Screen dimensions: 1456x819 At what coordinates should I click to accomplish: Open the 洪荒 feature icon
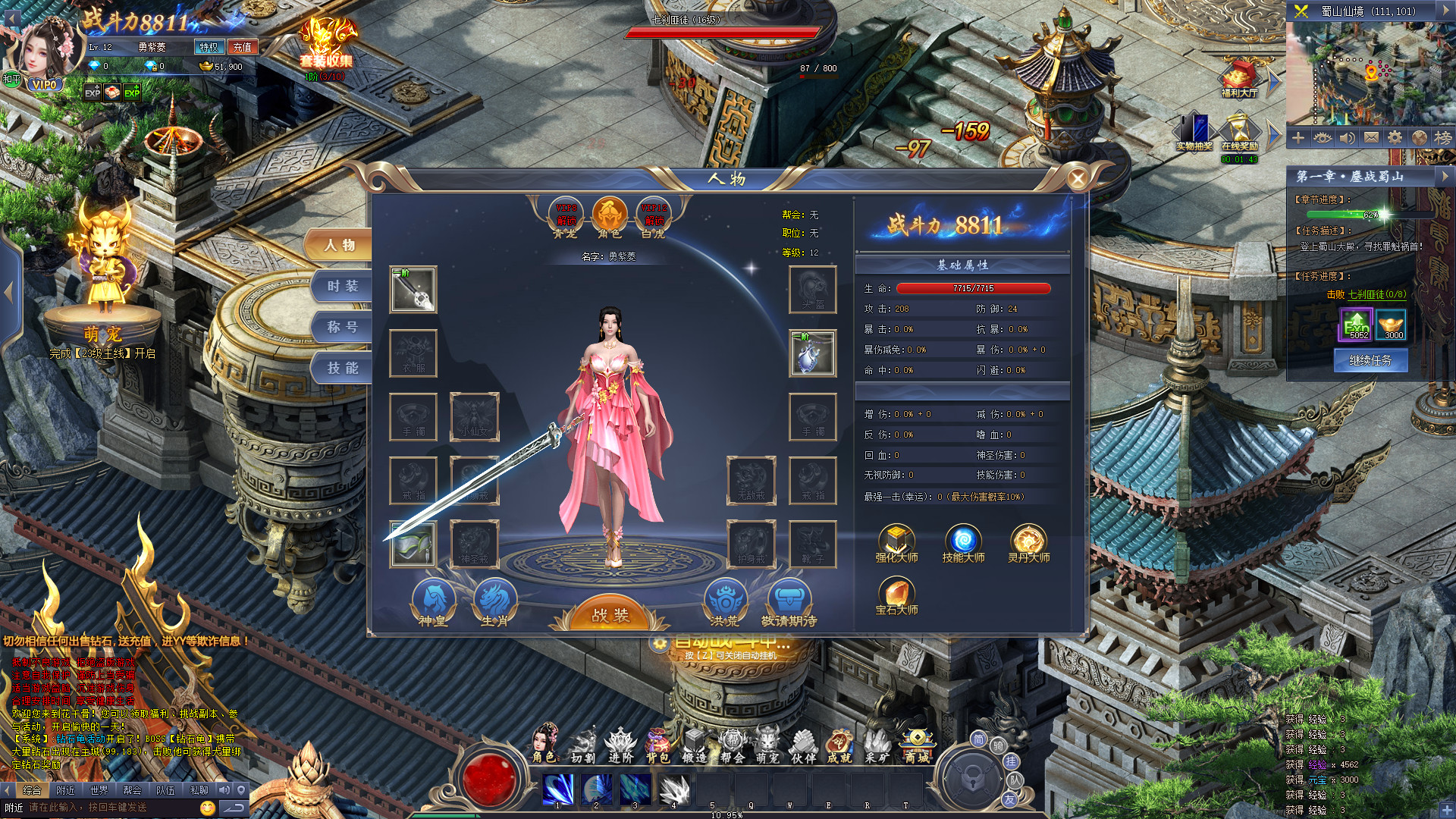click(724, 602)
